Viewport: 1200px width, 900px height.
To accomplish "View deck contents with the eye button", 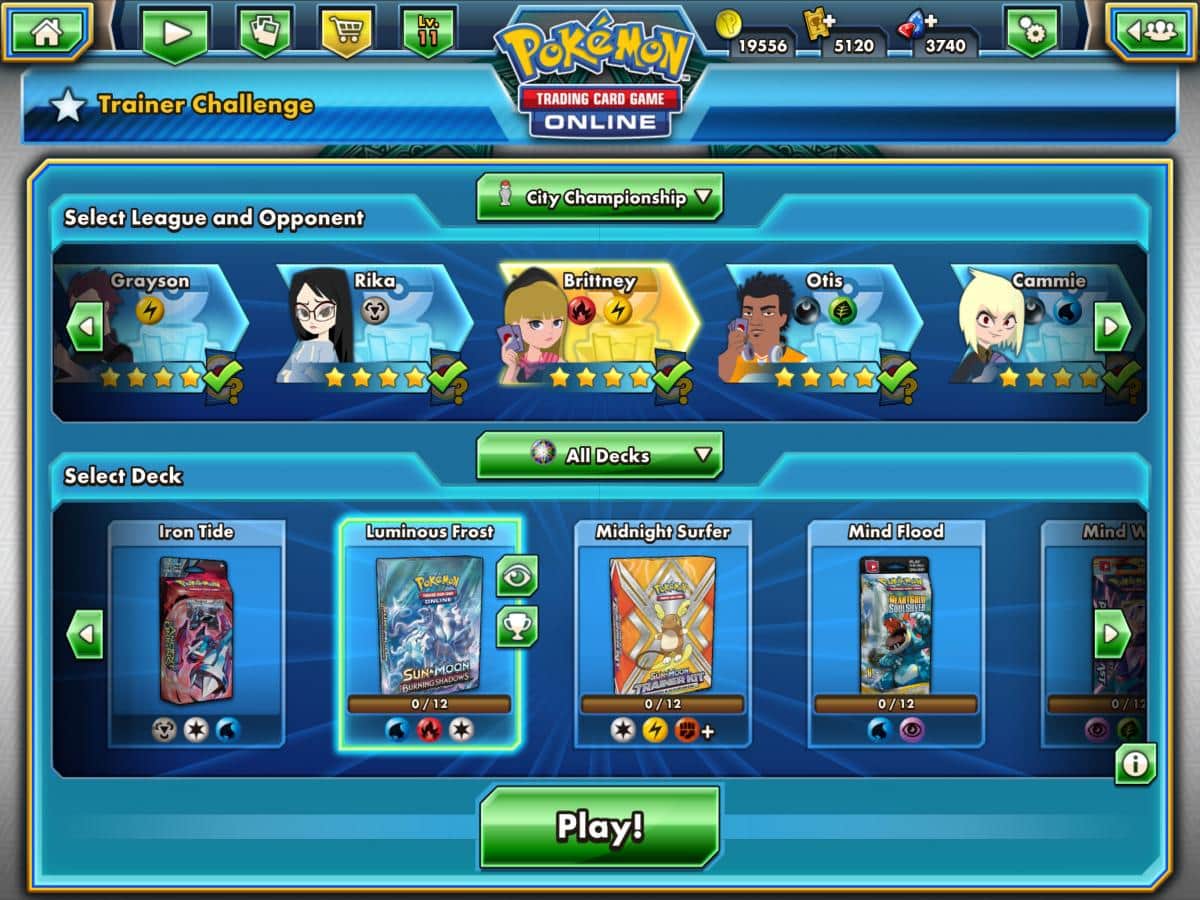I will click(x=517, y=576).
